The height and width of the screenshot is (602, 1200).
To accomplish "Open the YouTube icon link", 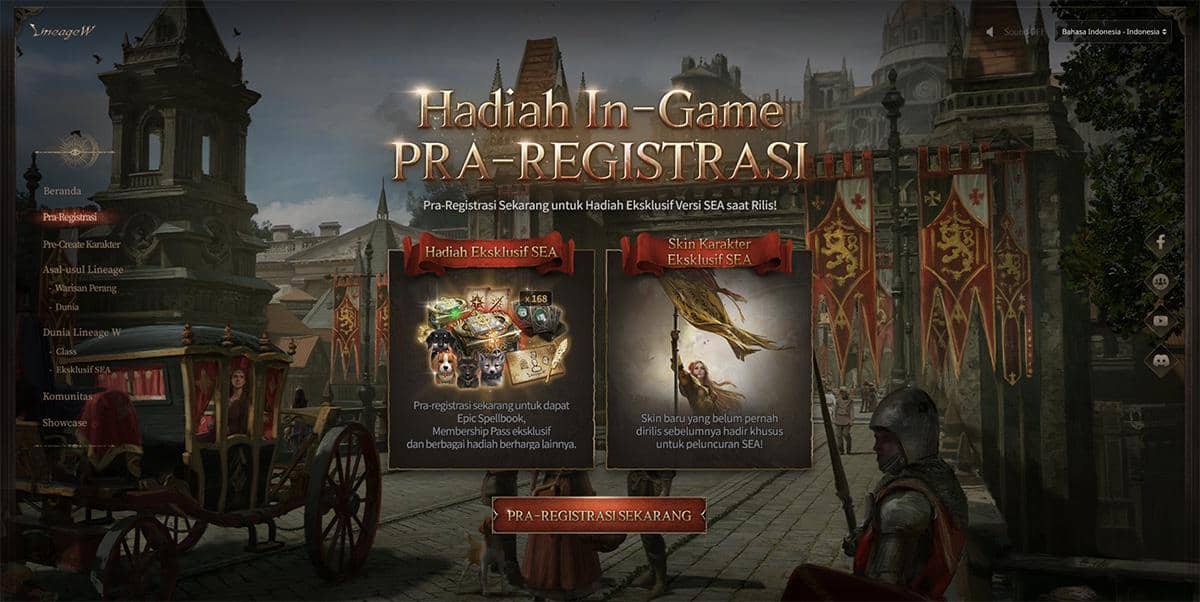I will point(1161,321).
